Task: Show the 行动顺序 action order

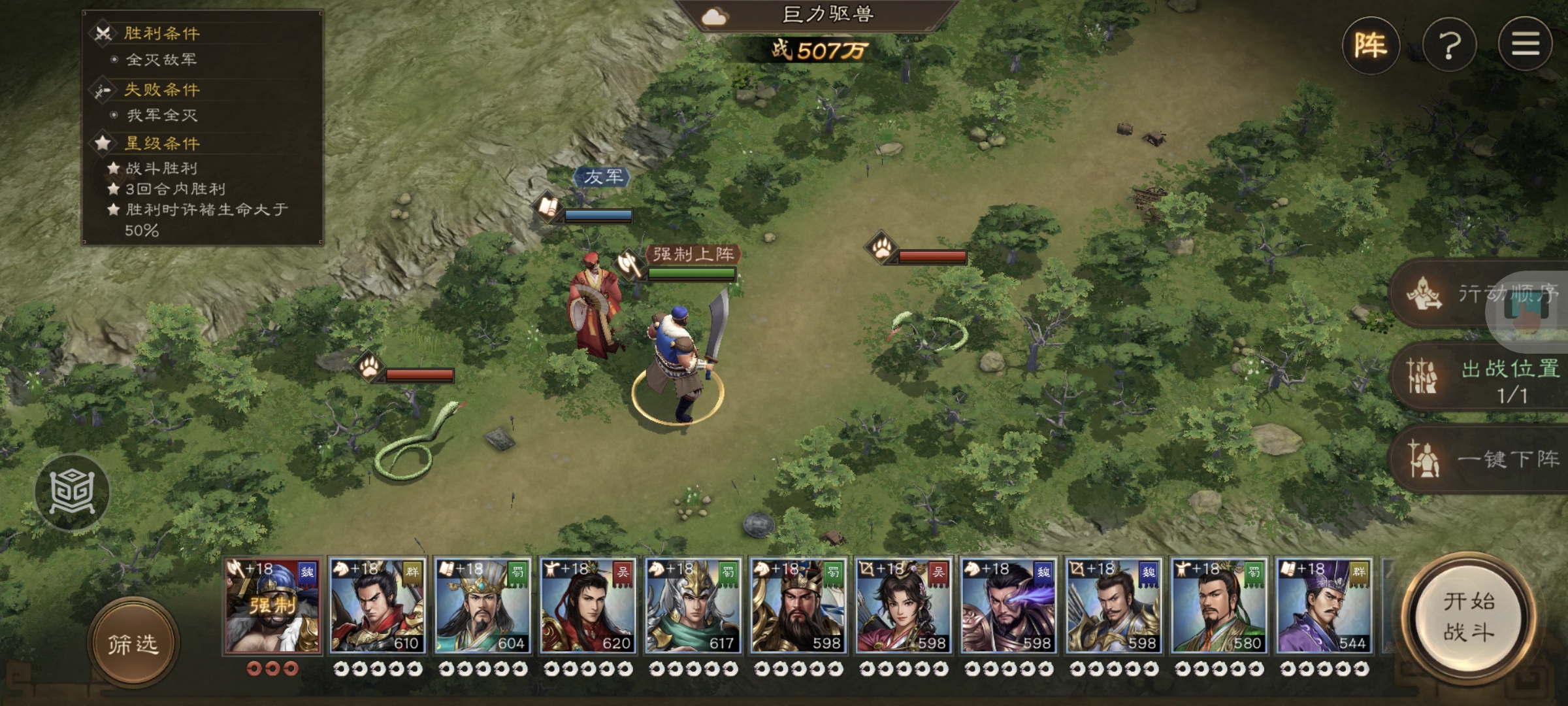Action: [1483, 294]
